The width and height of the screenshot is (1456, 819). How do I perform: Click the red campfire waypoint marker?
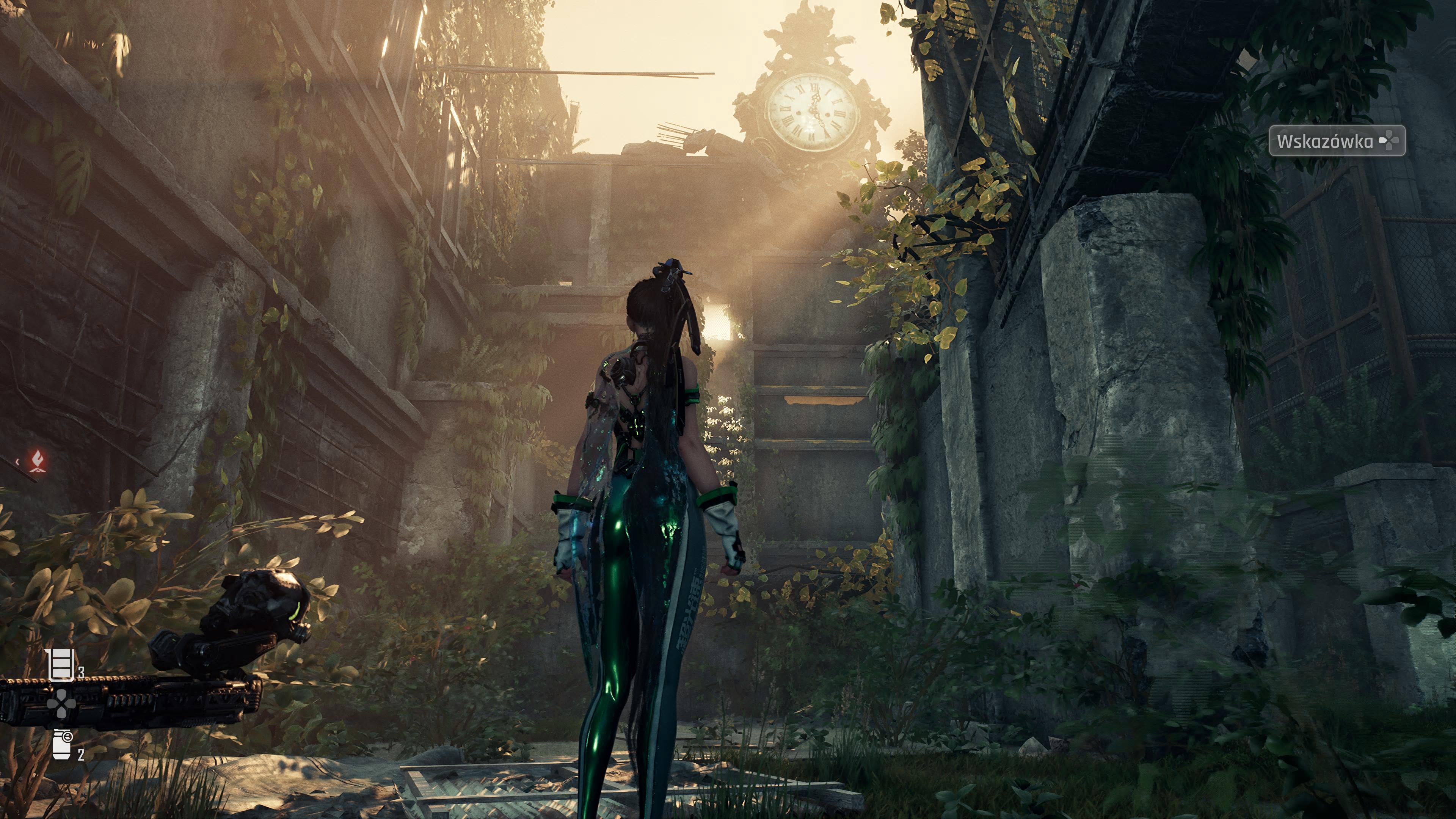[38, 459]
